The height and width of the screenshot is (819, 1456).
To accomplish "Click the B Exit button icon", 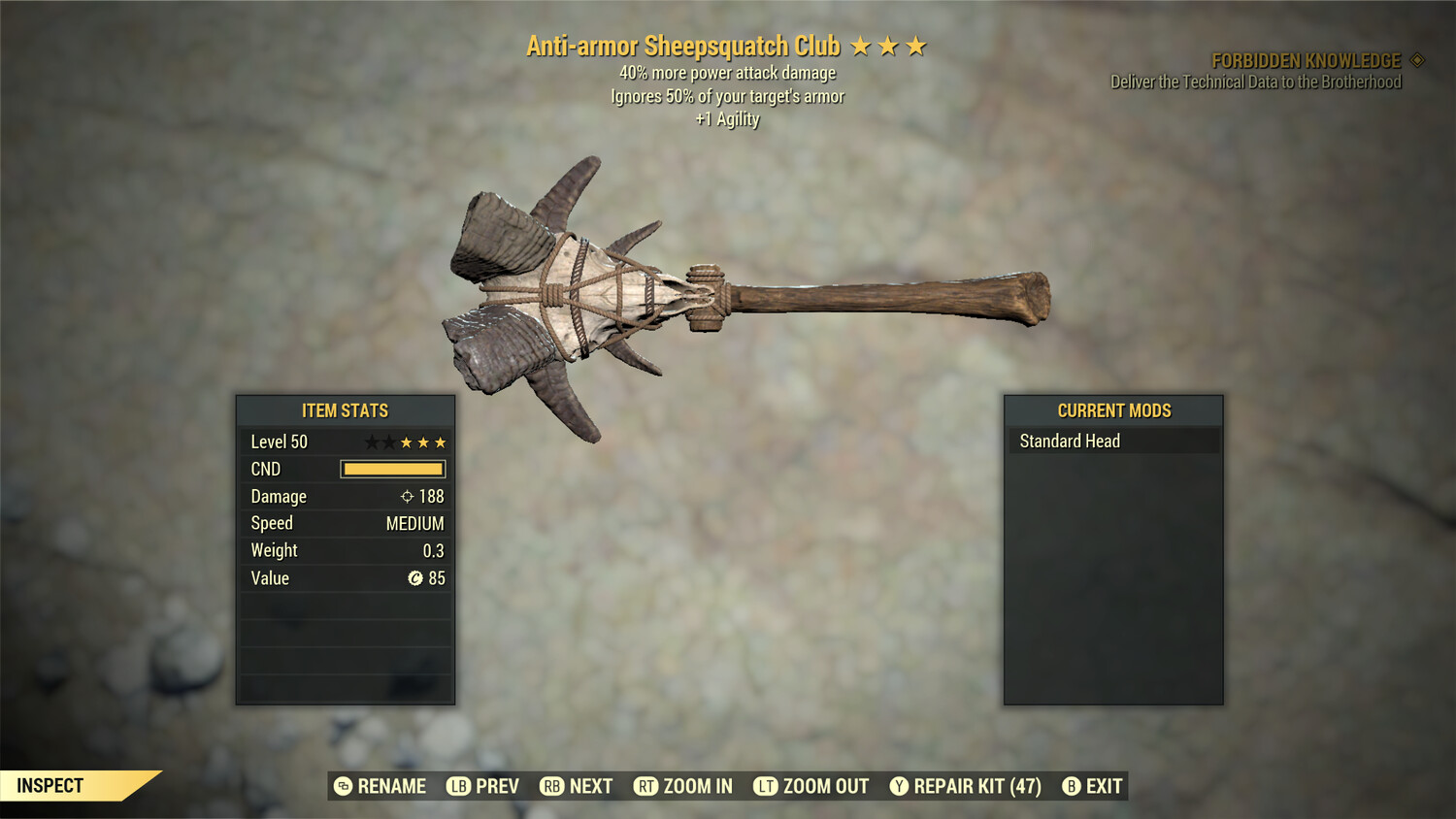I will [x=1072, y=786].
